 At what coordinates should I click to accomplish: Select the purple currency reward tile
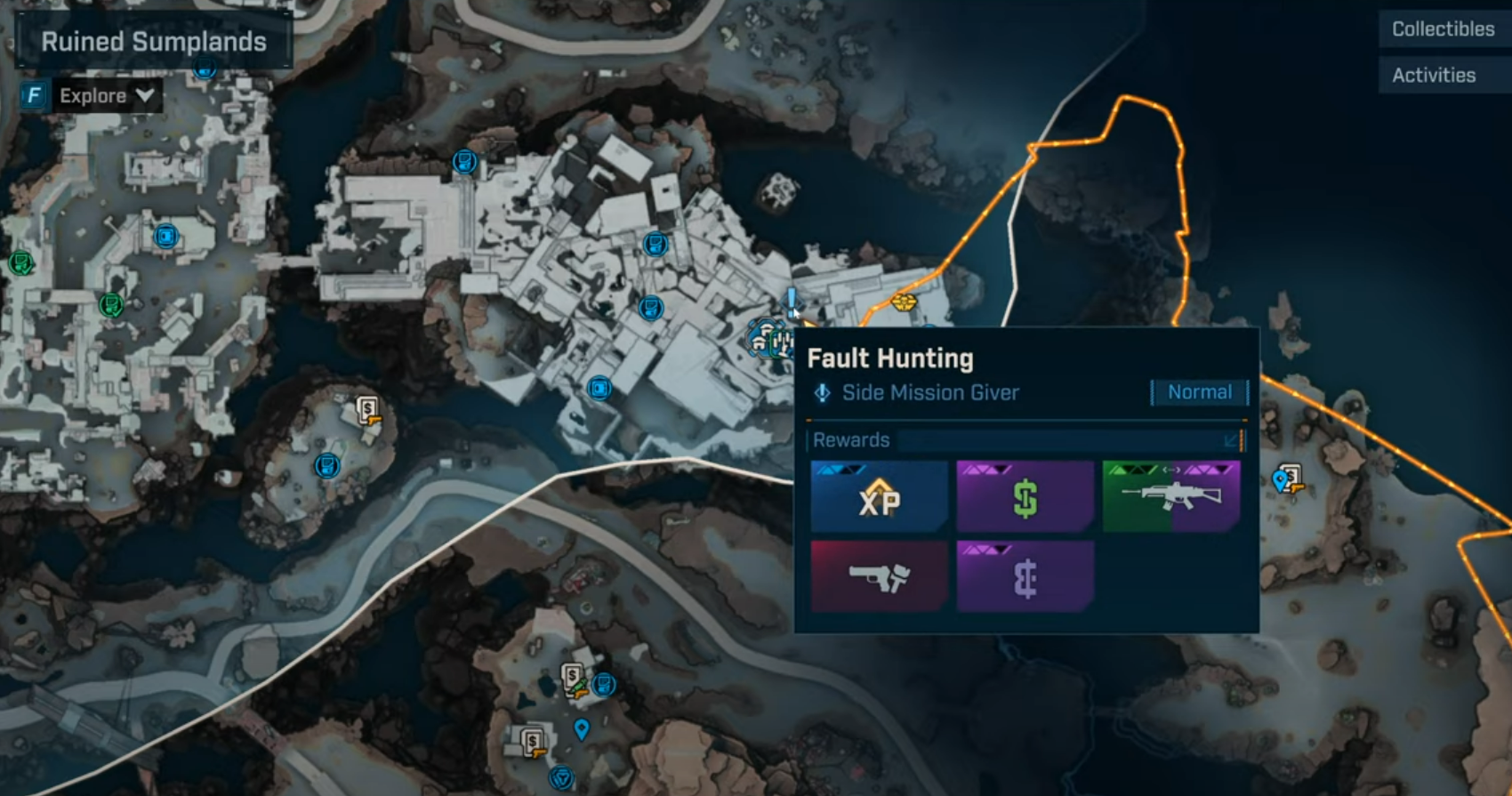click(x=1025, y=577)
